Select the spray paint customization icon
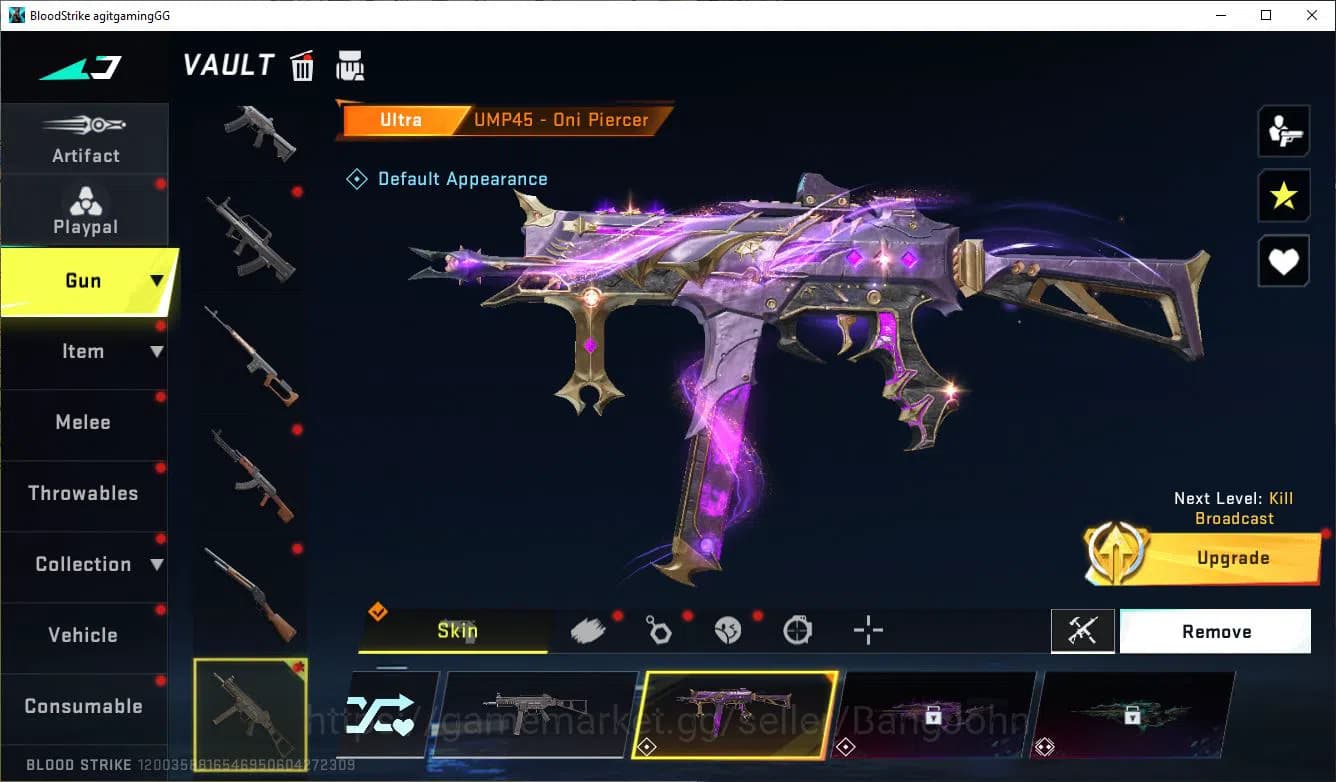This screenshot has width=1336, height=782. [x=588, y=629]
